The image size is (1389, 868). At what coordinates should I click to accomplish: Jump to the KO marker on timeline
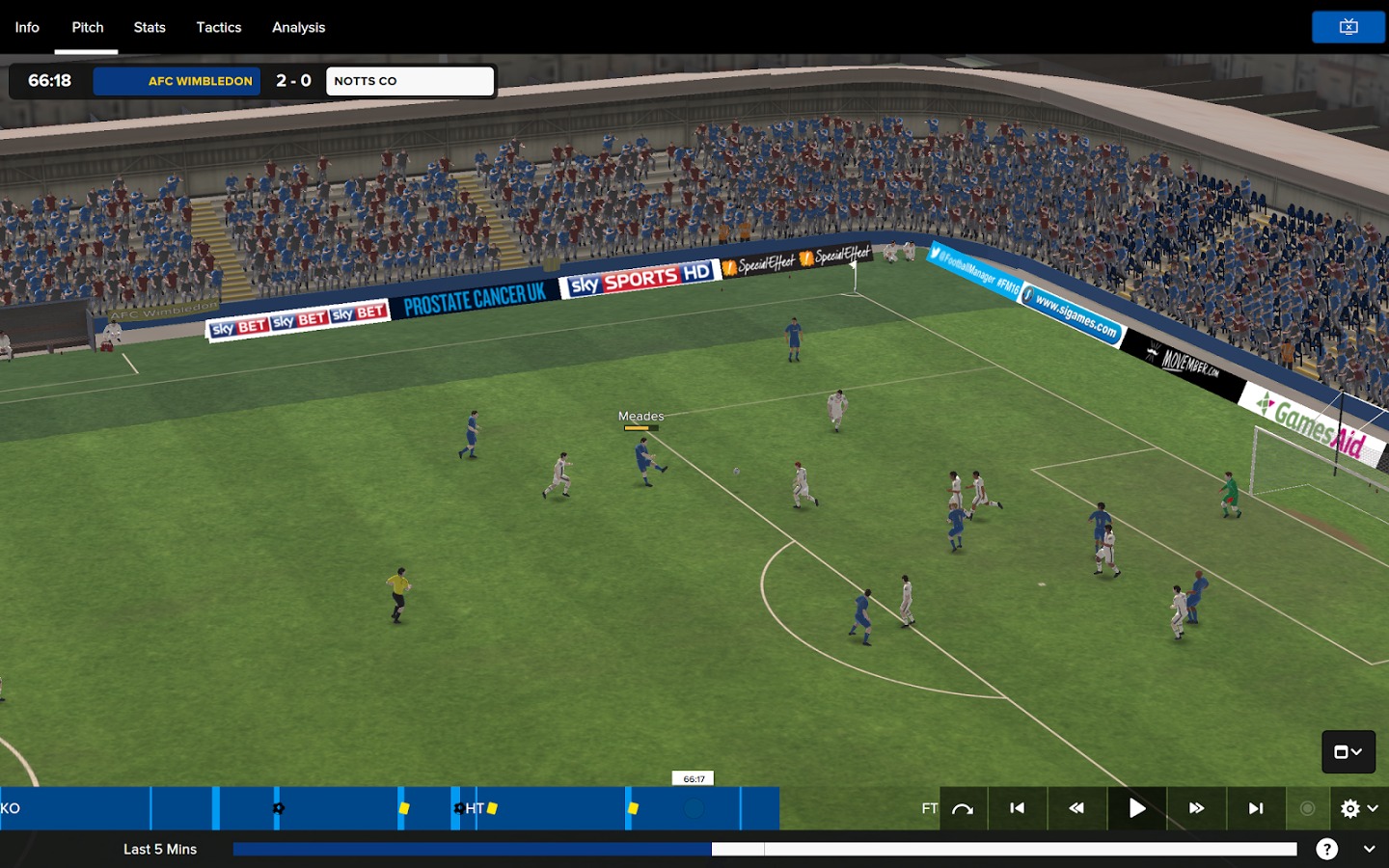tap(11, 808)
